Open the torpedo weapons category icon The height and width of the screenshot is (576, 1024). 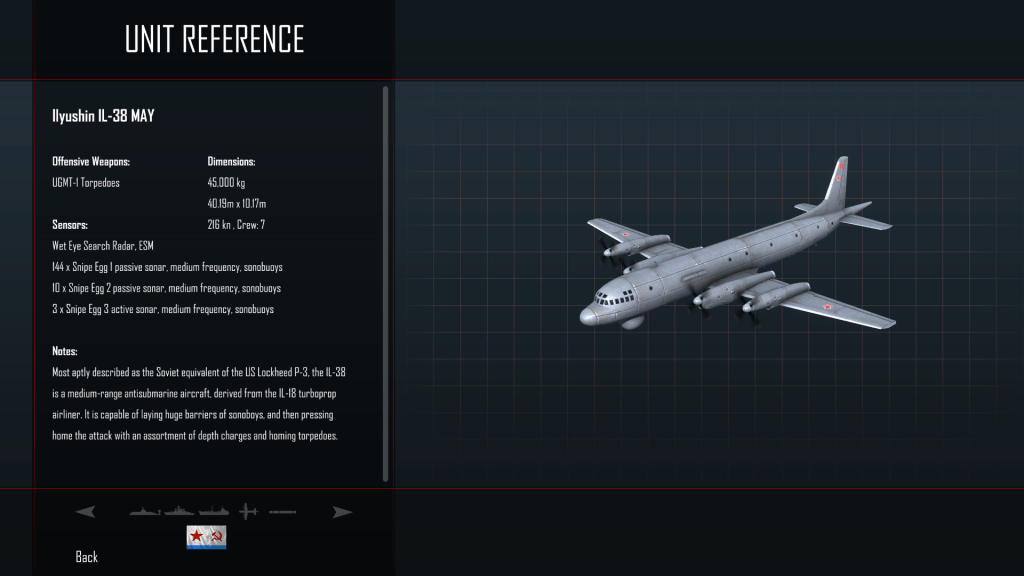282,512
